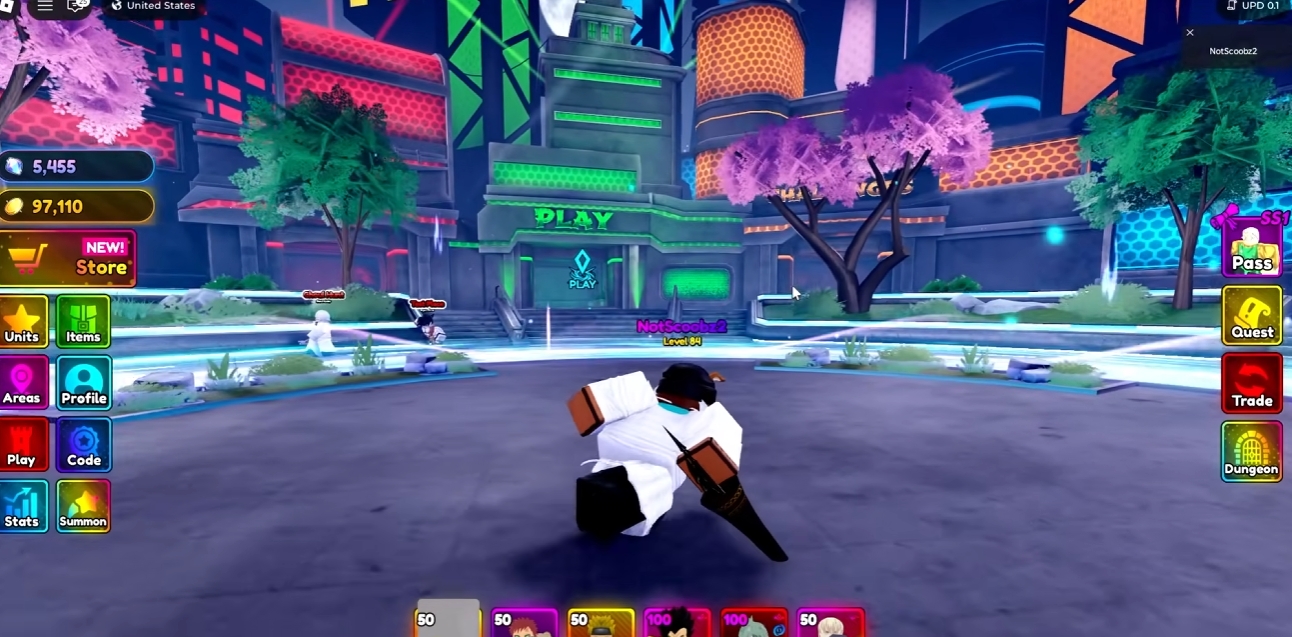Open the Units menu
This screenshot has width=1292, height=637.
[x=23, y=322]
